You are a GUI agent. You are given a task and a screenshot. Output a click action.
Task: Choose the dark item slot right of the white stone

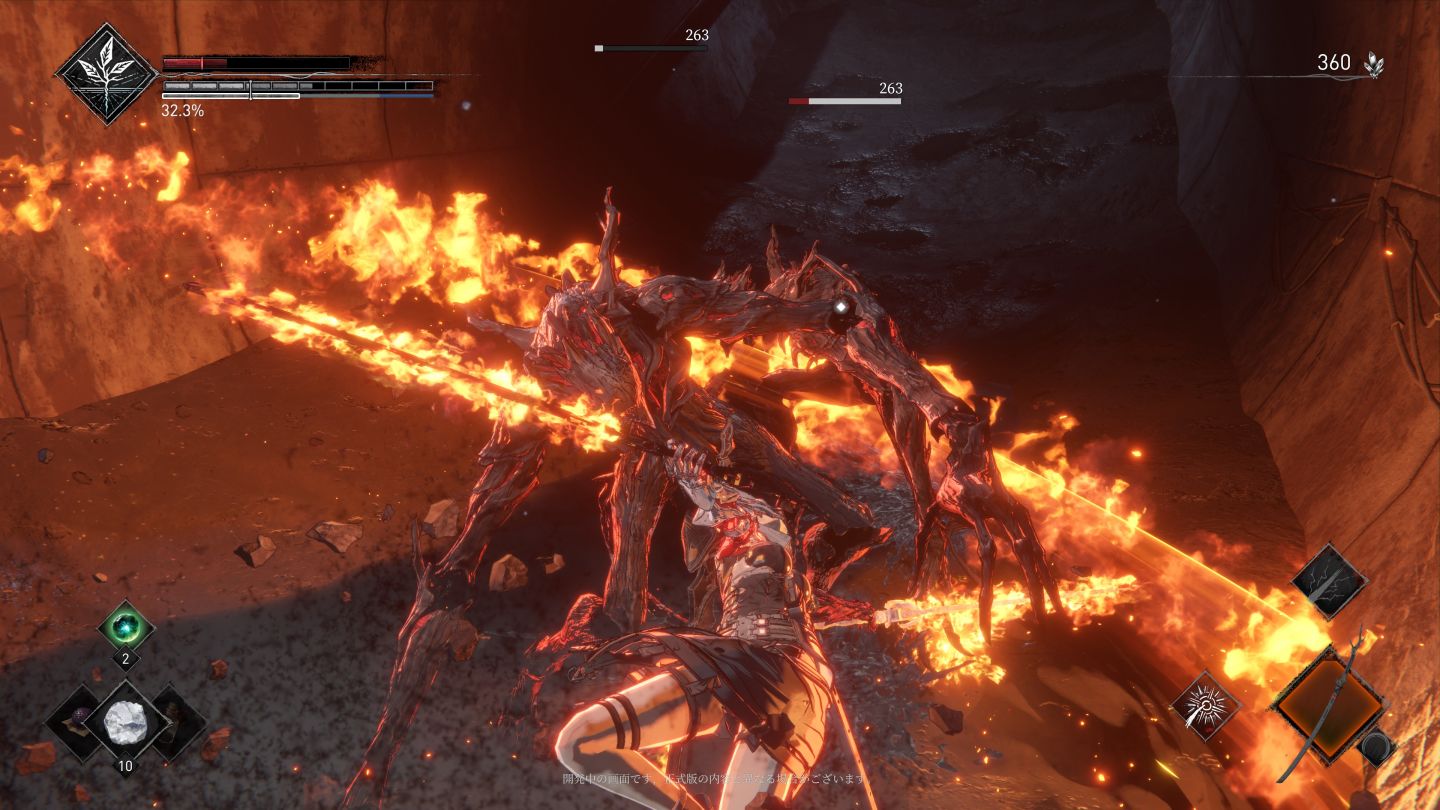(x=177, y=720)
